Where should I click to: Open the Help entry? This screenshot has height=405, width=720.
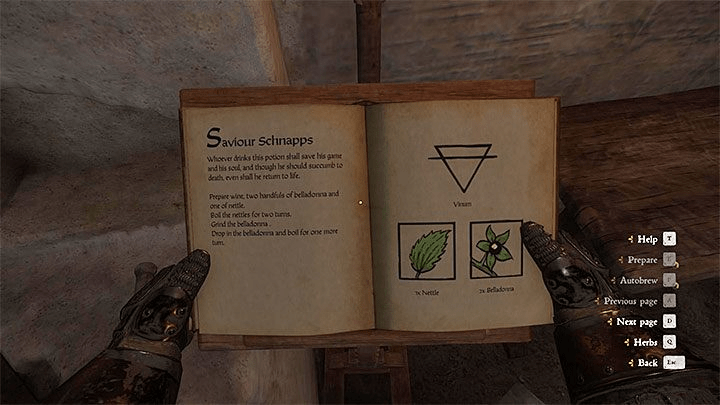point(647,240)
